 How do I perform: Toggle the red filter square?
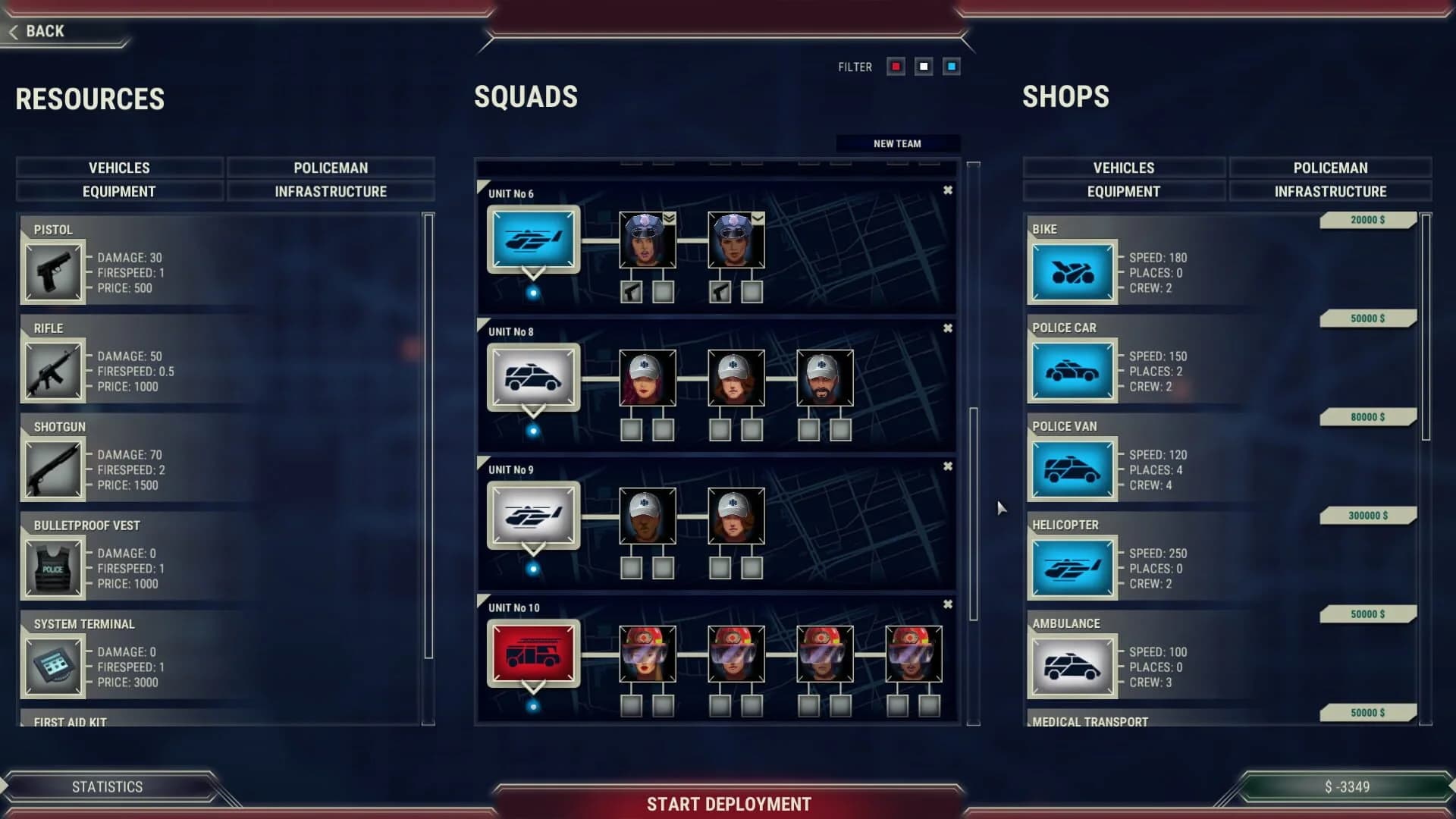(896, 67)
